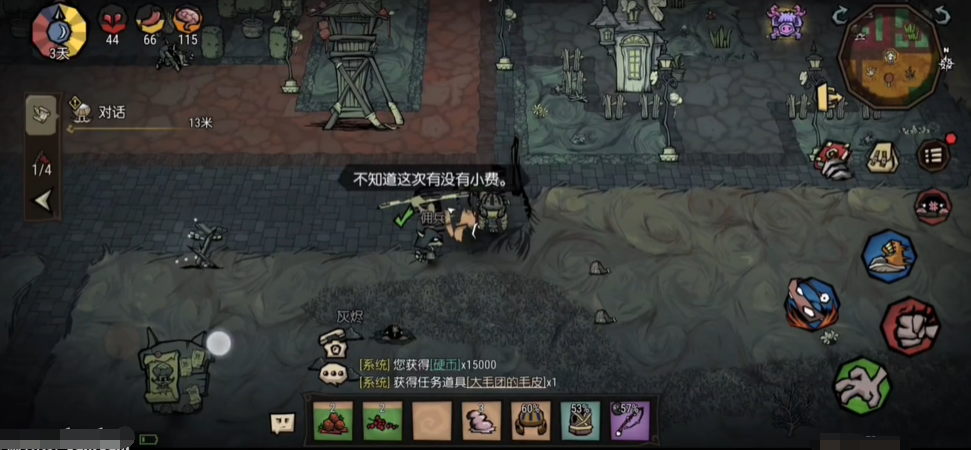Open the red book crafting icon
Image resolution: width=971 pixels, height=450 pixels.
click(x=832, y=157)
